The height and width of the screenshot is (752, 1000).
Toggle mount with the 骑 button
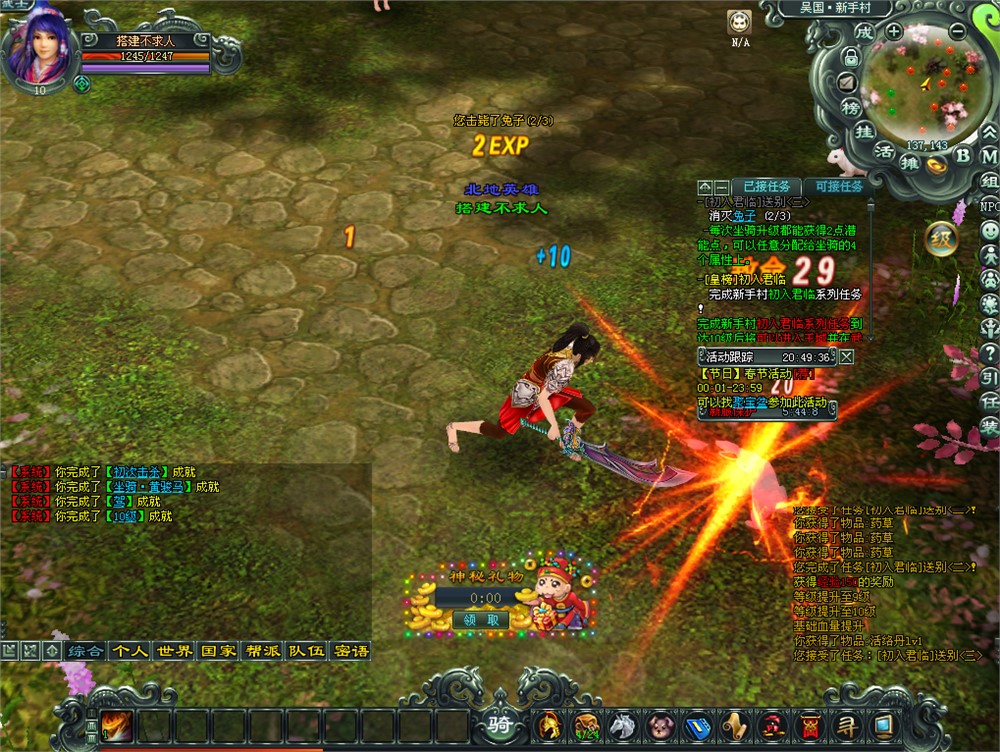499,724
